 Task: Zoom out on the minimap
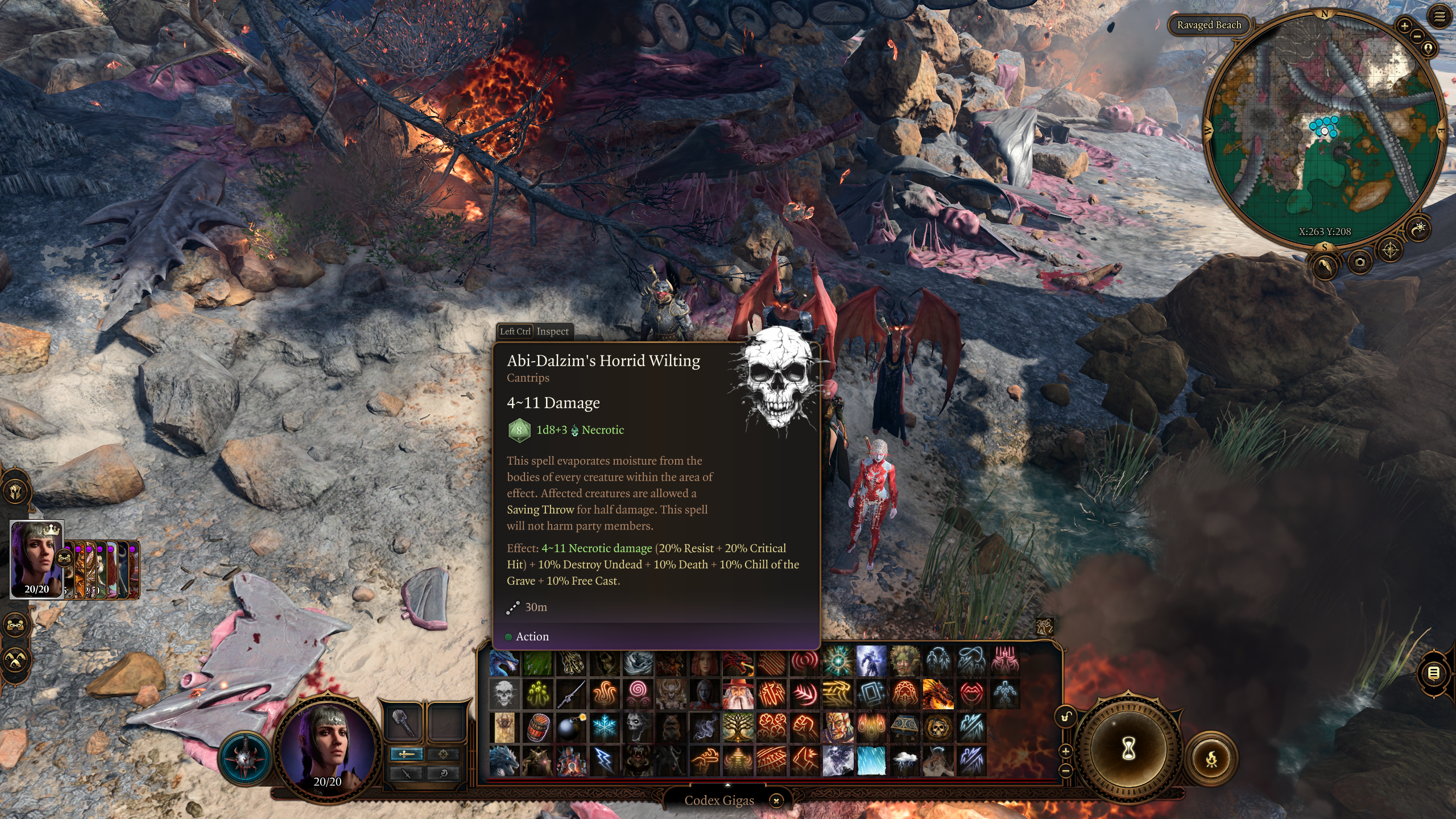[x=1417, y=36]
